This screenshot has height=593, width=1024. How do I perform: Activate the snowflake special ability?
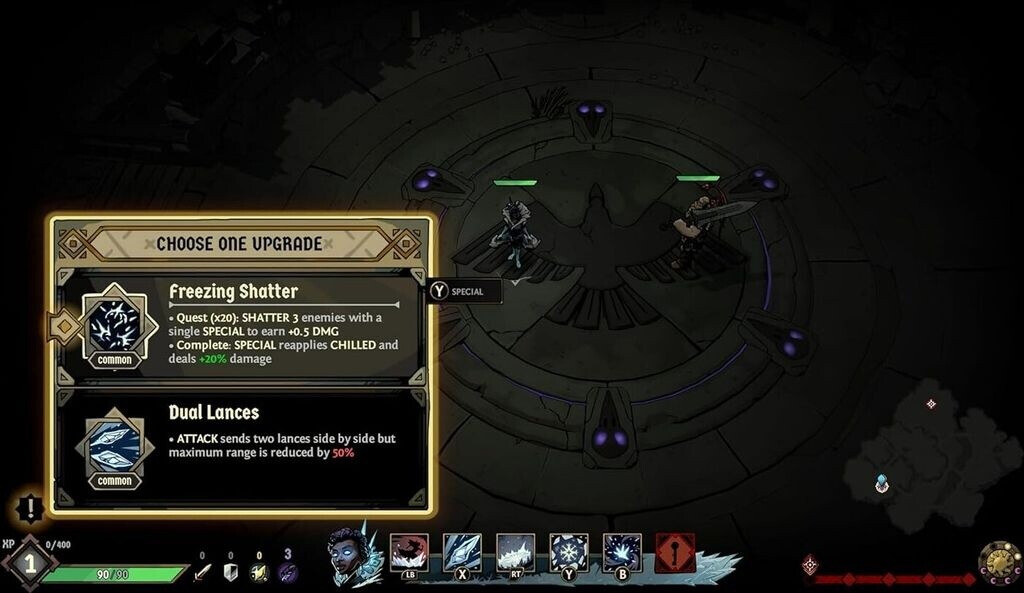click(569, 551)
